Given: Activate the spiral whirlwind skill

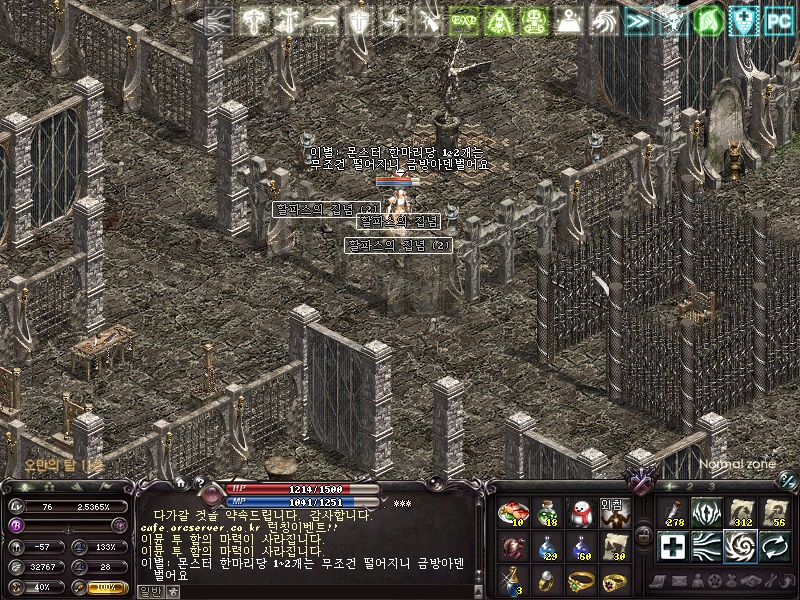Looking at the screenshot, I should tap(740, 547).
